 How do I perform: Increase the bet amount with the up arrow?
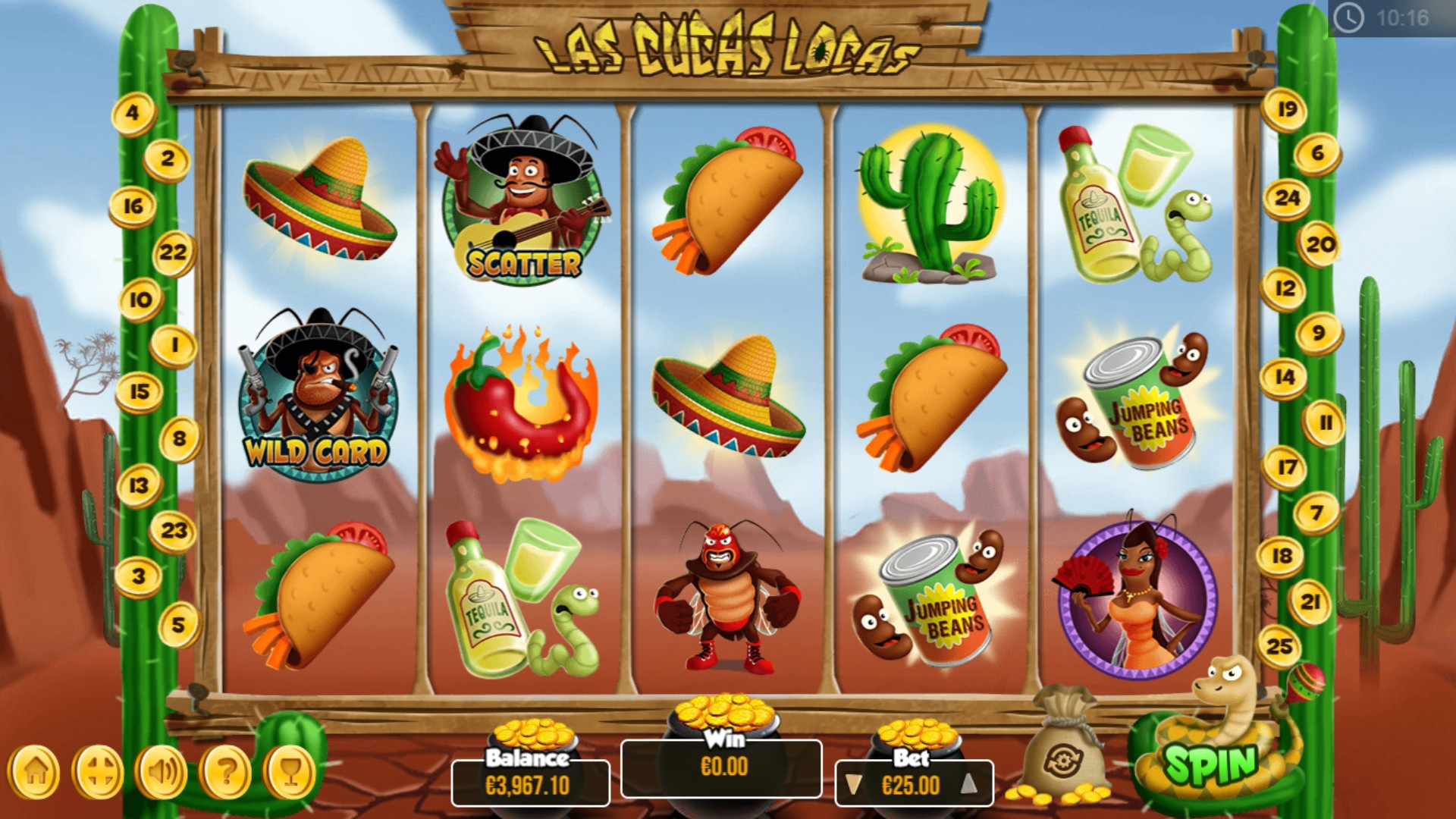click(968, 785)
